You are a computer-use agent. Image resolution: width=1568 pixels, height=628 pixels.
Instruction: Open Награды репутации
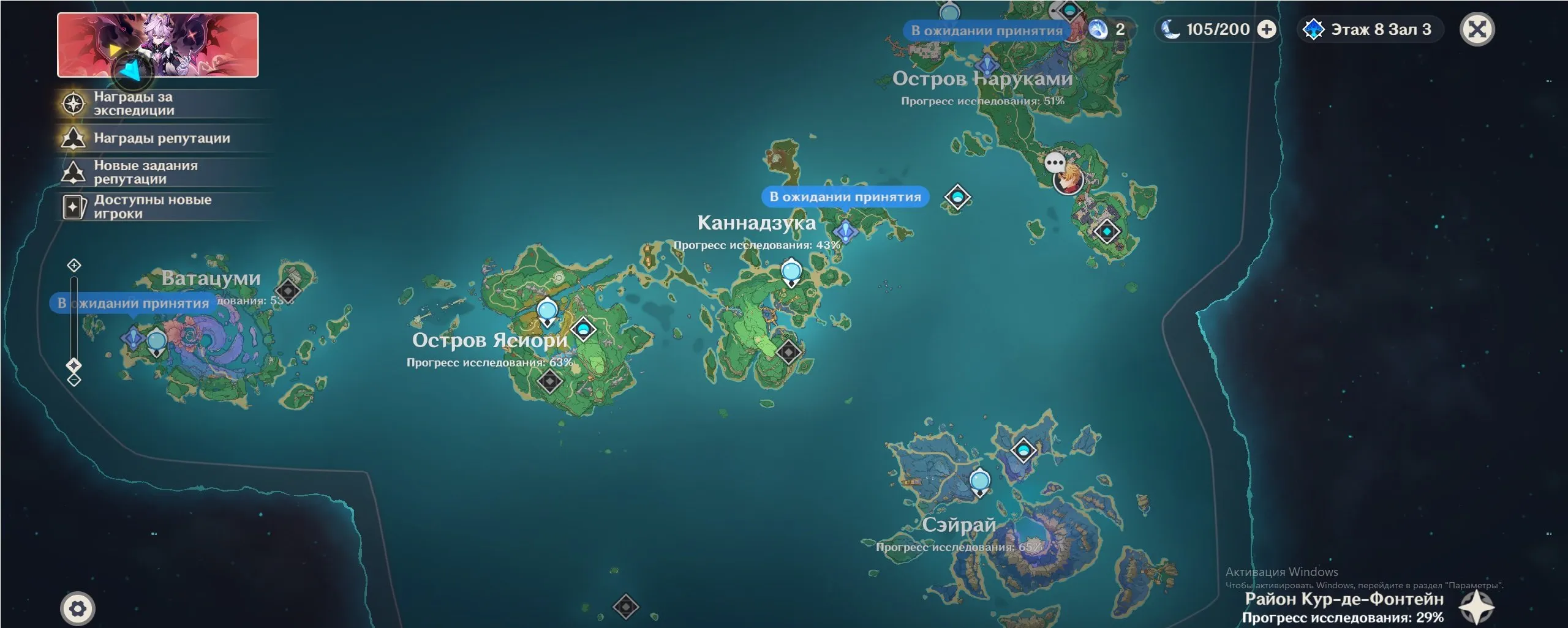pyautogui.click(x=161, y=138)
